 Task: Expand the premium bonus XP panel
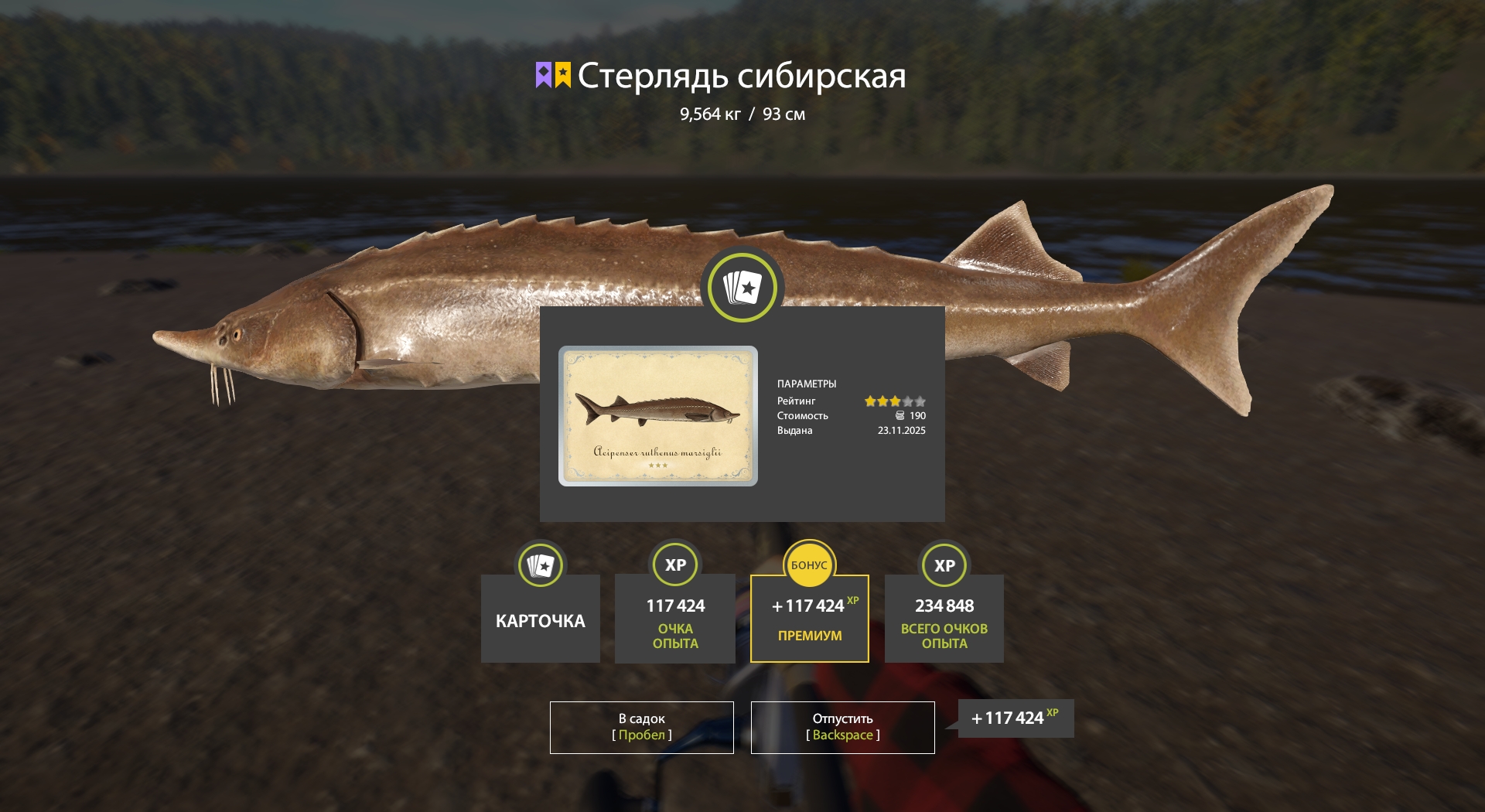809,618
